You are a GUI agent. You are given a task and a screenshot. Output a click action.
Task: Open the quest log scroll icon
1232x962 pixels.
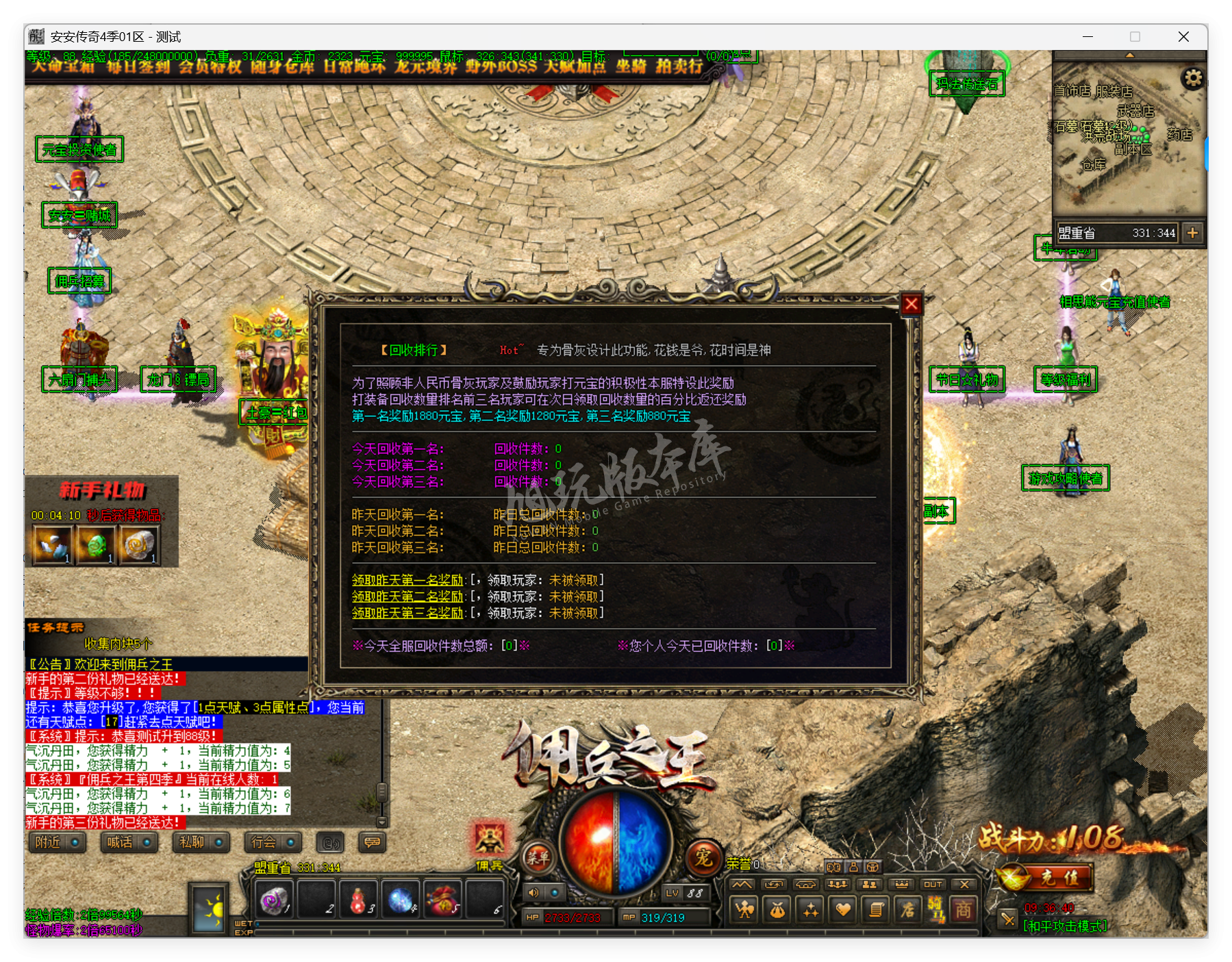coord(877,909)
